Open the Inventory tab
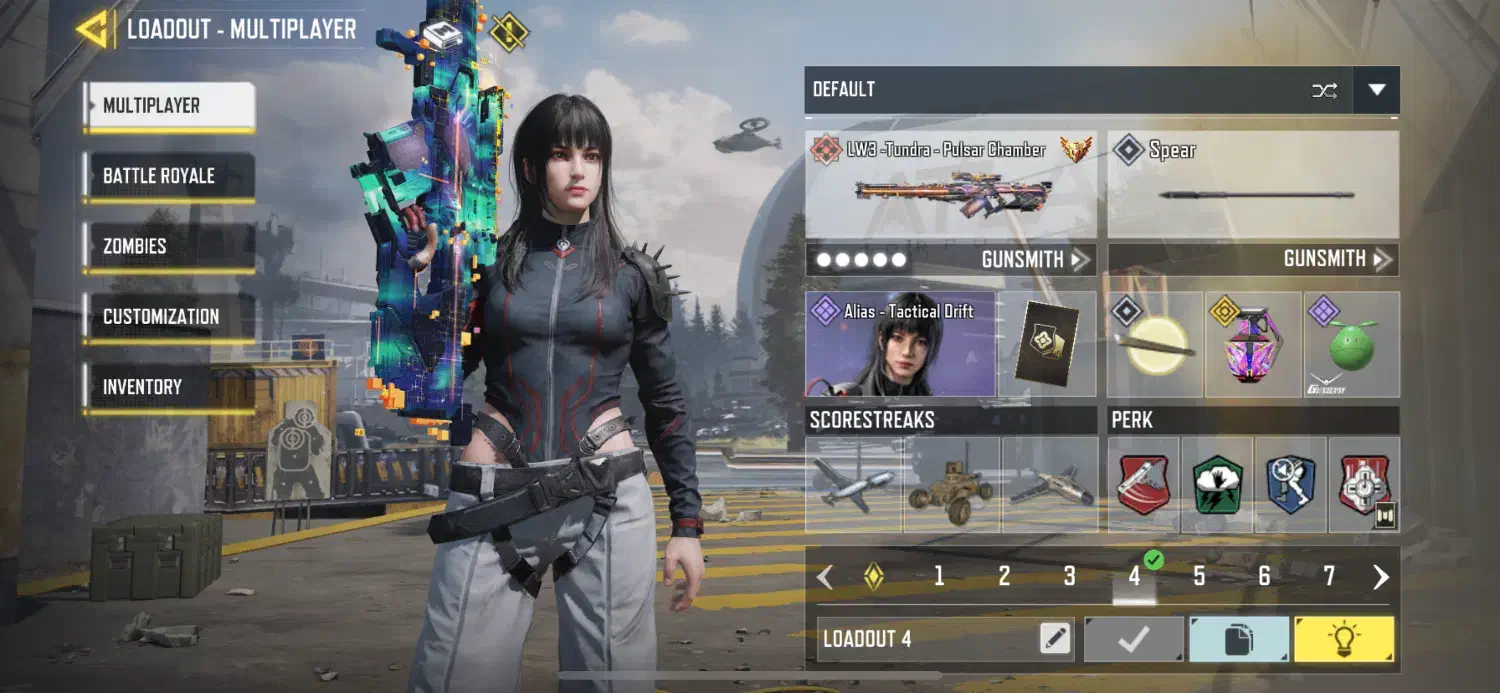This screenshot has height=693, width=1500. (169, 387)
